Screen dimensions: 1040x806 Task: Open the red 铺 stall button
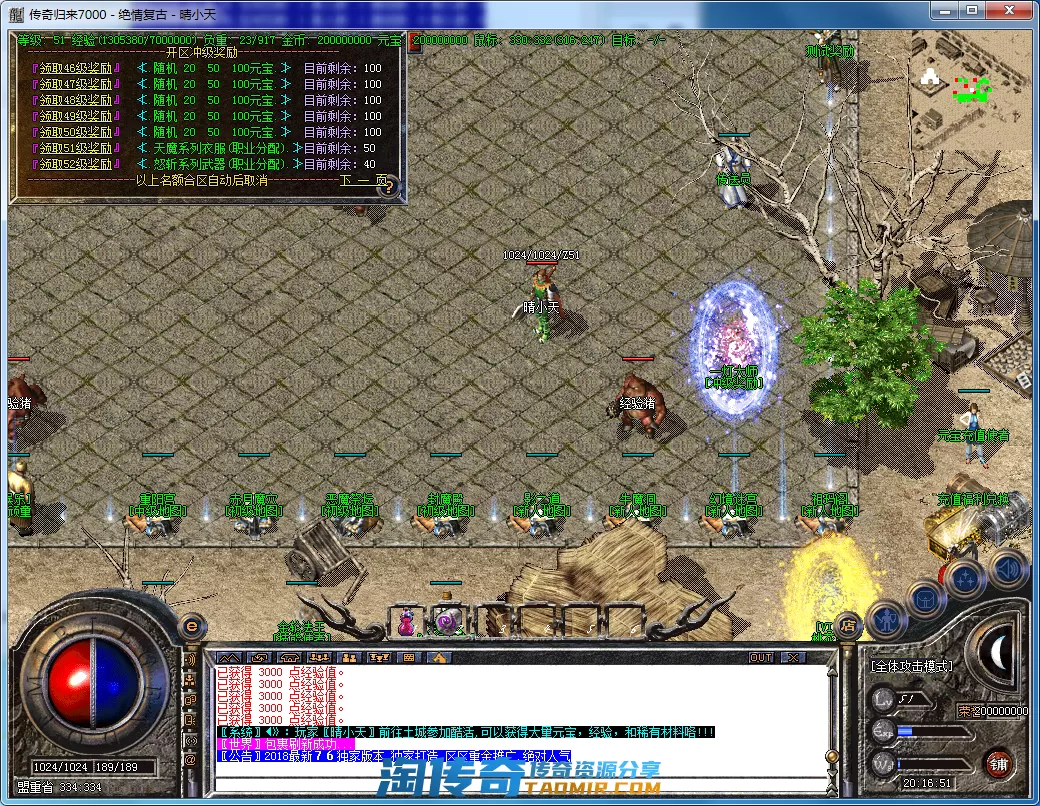(997, 764)
